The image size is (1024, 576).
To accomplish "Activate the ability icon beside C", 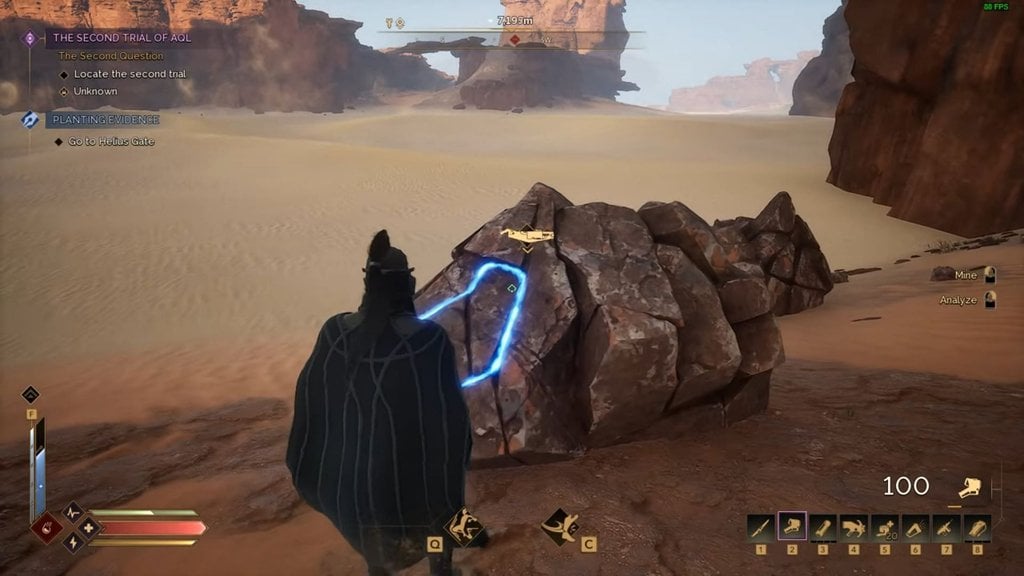I will 559,526.
